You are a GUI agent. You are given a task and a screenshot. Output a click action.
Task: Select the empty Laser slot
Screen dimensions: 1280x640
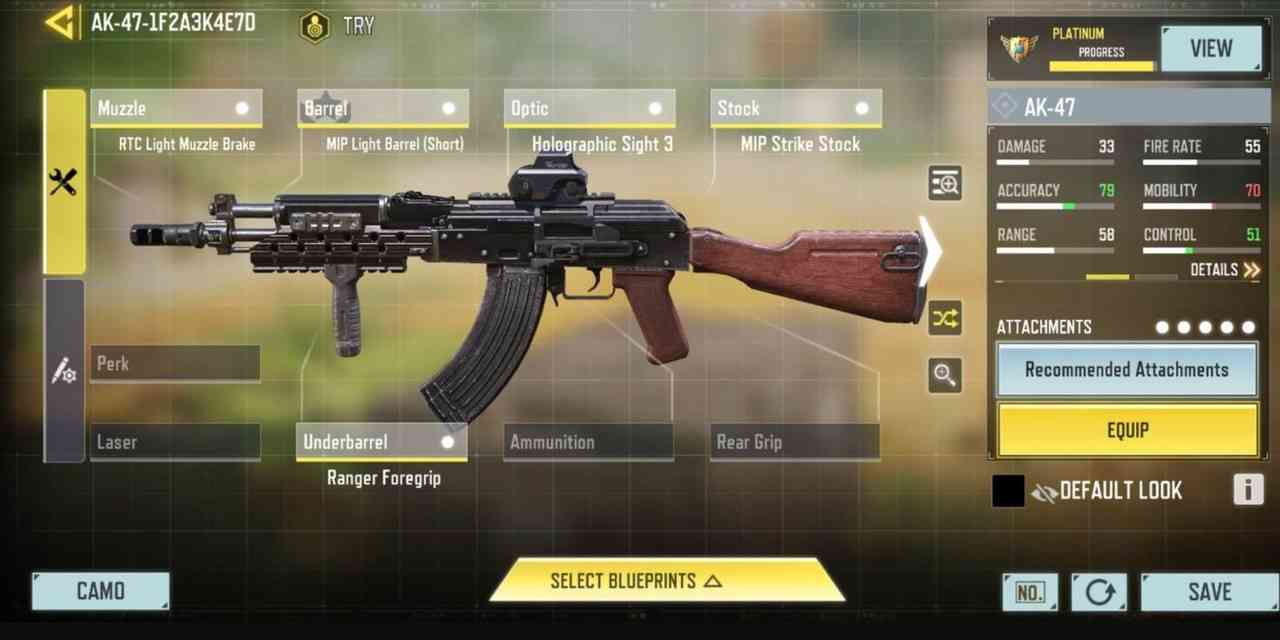tap(175, 442)
